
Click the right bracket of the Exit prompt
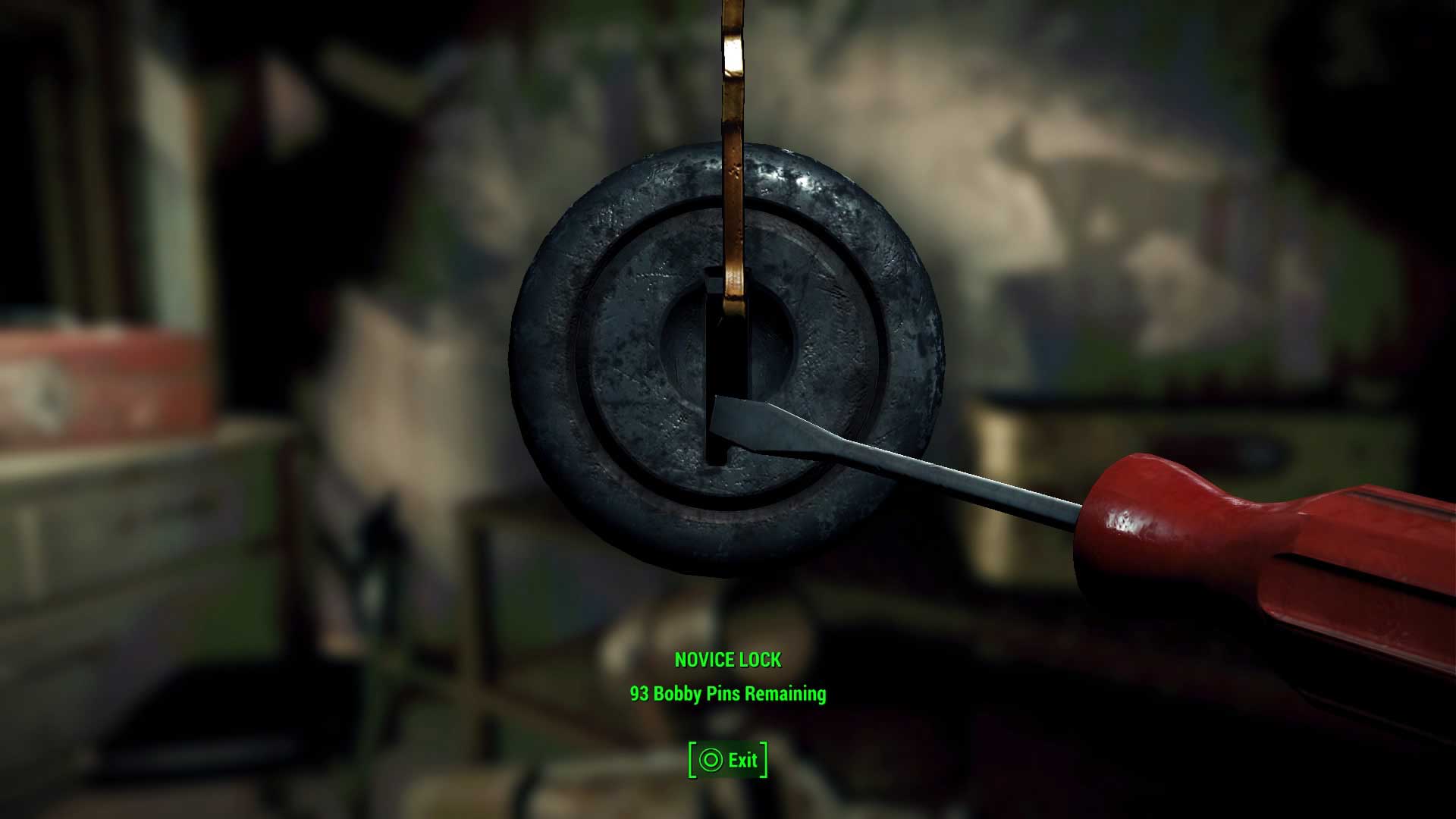762,760
